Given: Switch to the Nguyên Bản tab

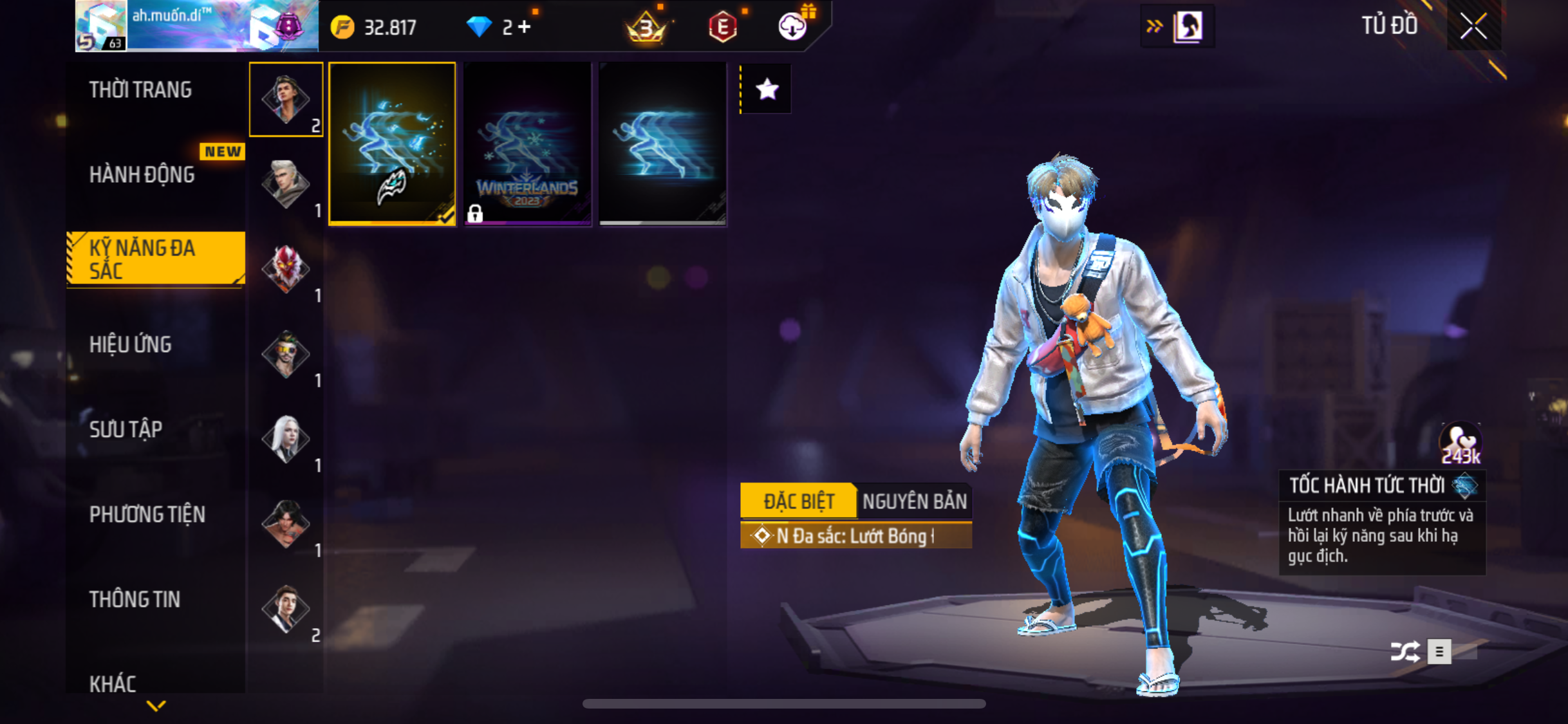Looking at the screenshot, I should tap(914, 501).
